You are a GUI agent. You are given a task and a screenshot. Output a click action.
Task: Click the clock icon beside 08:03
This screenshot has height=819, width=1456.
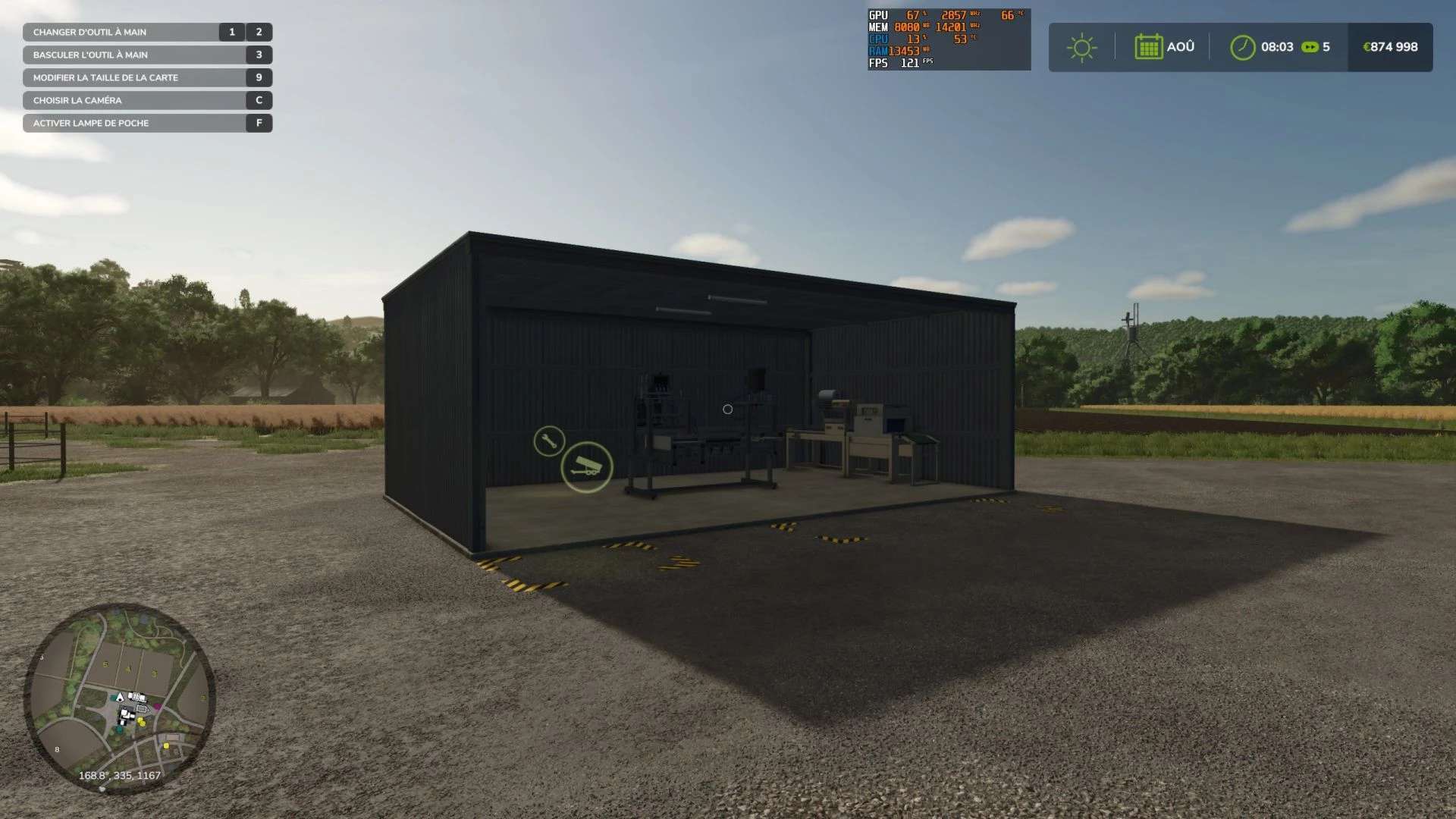1242,47
